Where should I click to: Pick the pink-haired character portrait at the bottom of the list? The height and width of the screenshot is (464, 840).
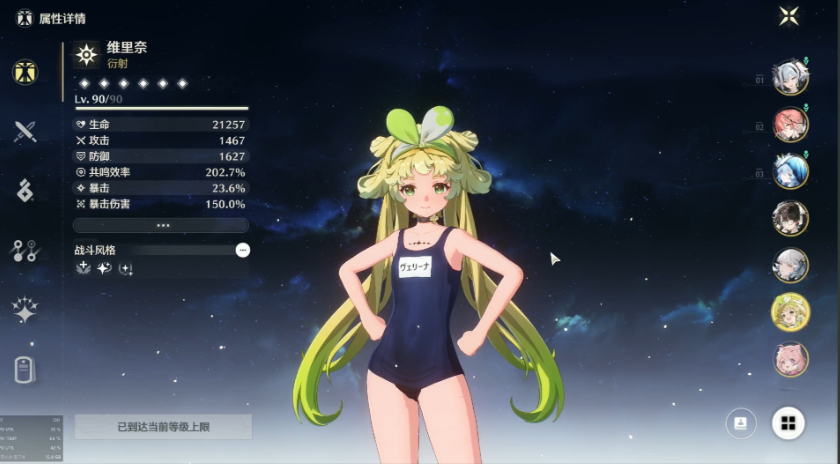click(790, 359)
